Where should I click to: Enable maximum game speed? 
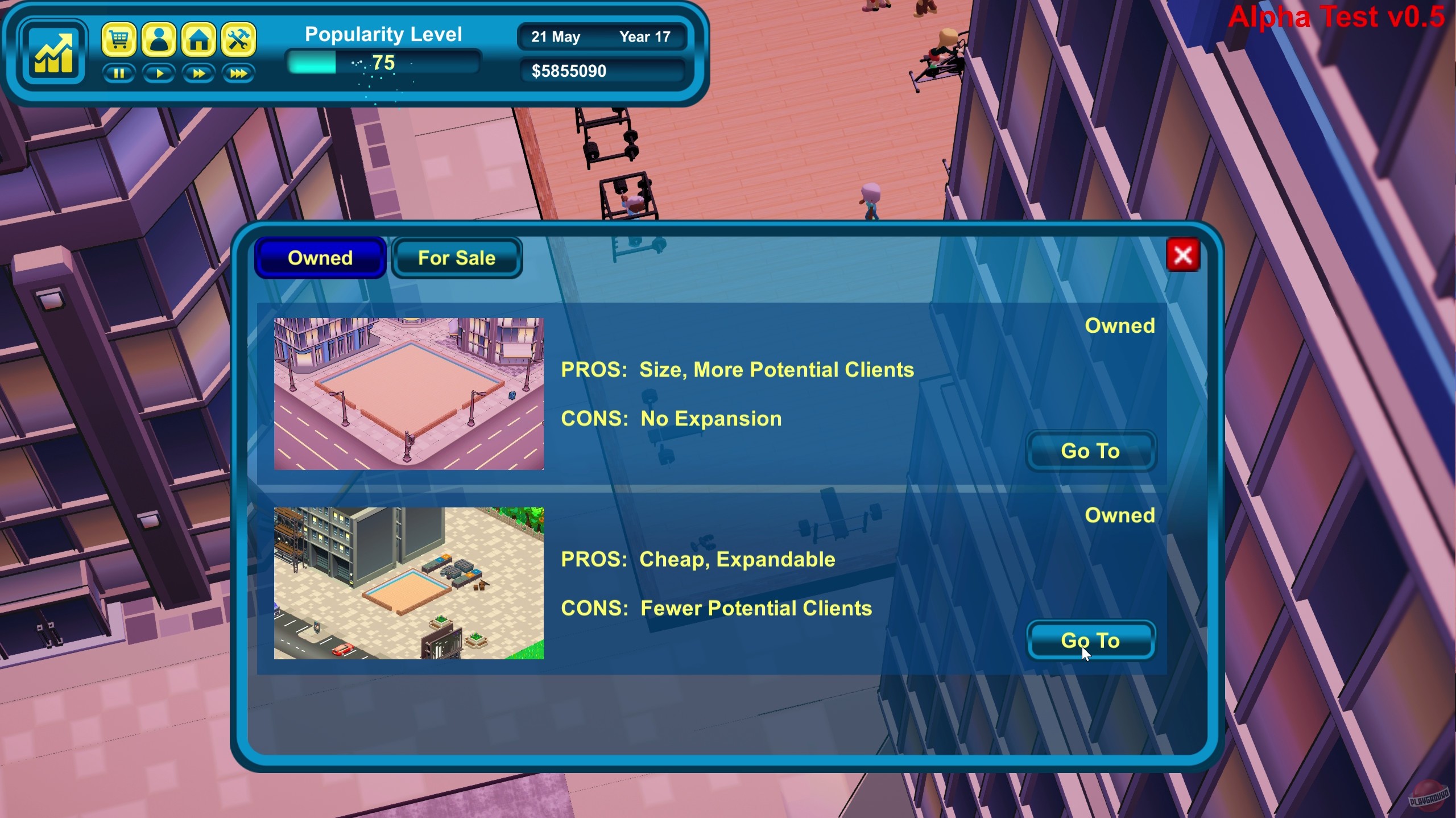[x=238, y=73]
